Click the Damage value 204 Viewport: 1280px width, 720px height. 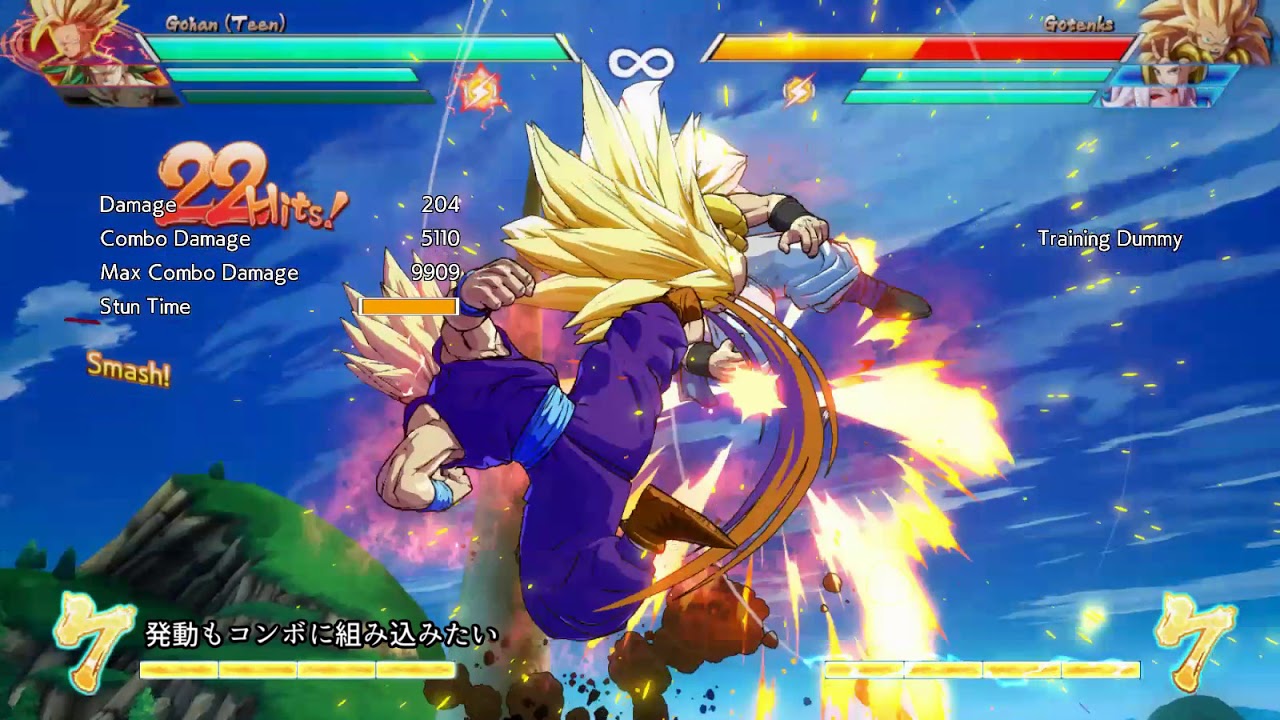(441, 205)
